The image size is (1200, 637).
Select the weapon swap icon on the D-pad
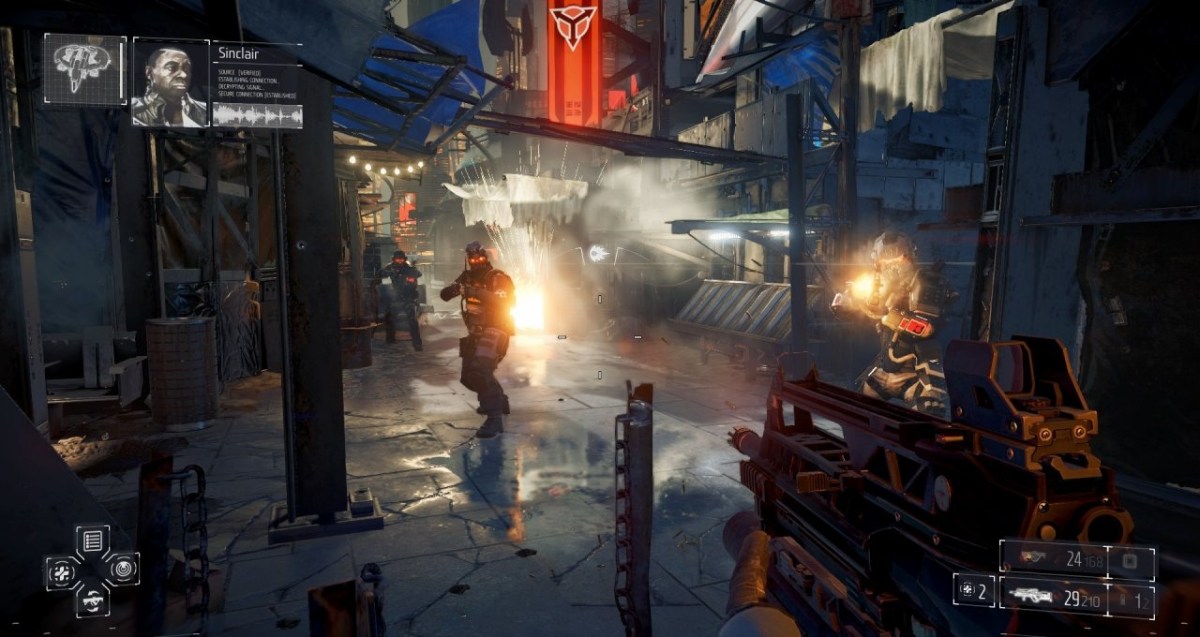[92, 600]
